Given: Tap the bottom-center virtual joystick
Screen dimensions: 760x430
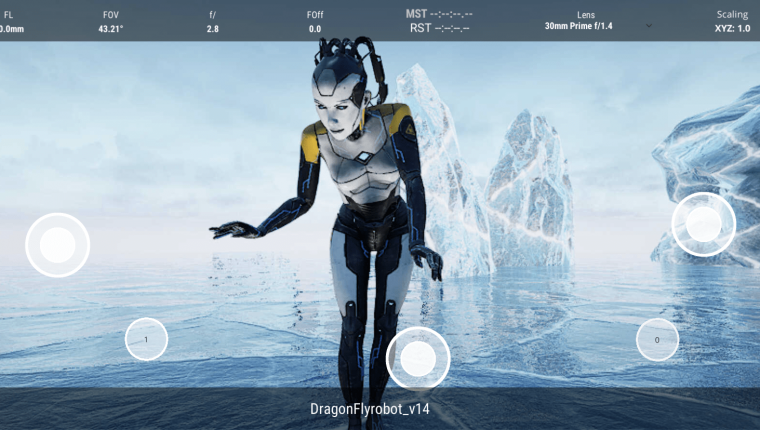Looking at the screenshot, I should point(417,358).
